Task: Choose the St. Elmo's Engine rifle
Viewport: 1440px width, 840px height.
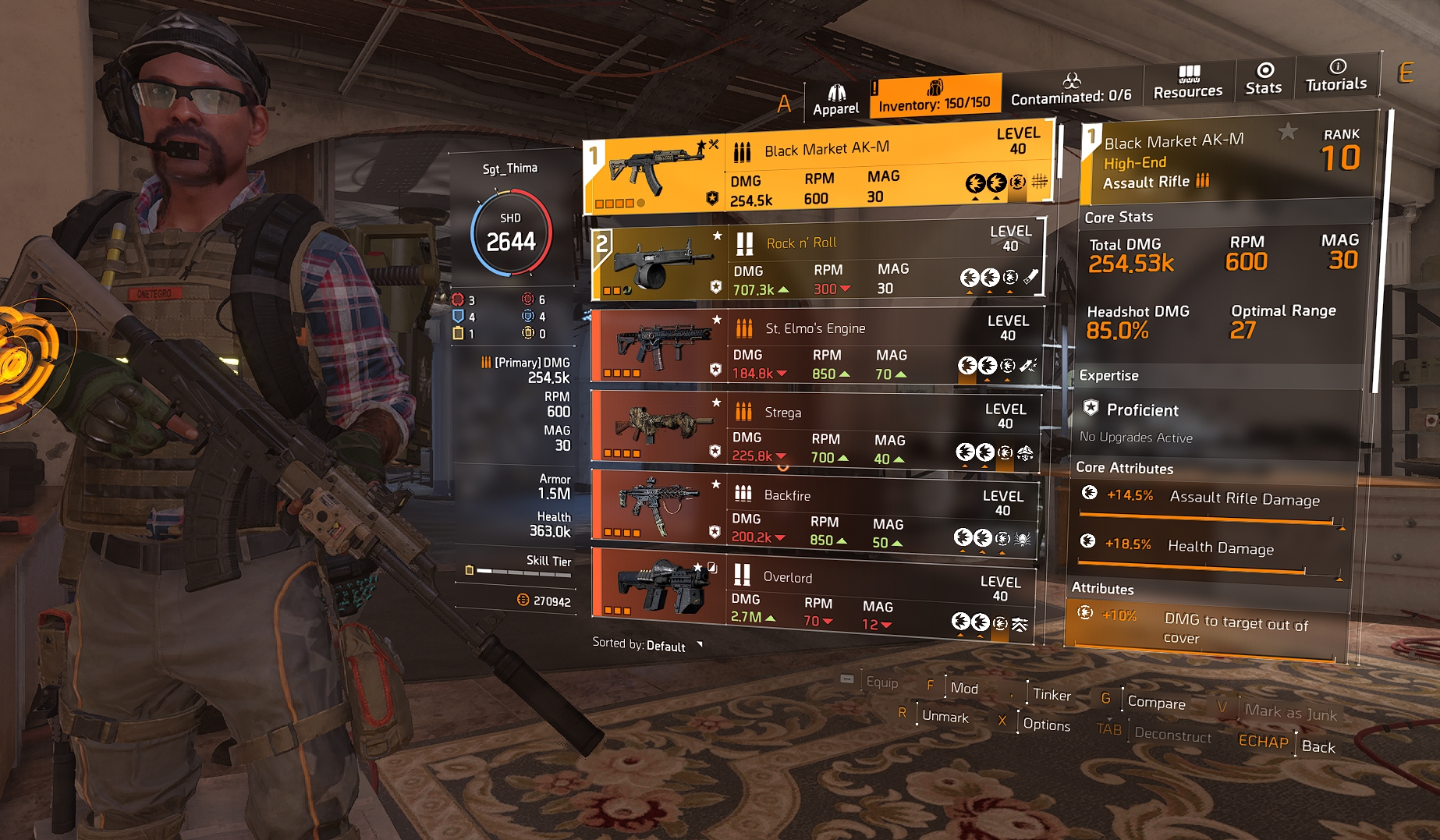Action: coord(815,349)
